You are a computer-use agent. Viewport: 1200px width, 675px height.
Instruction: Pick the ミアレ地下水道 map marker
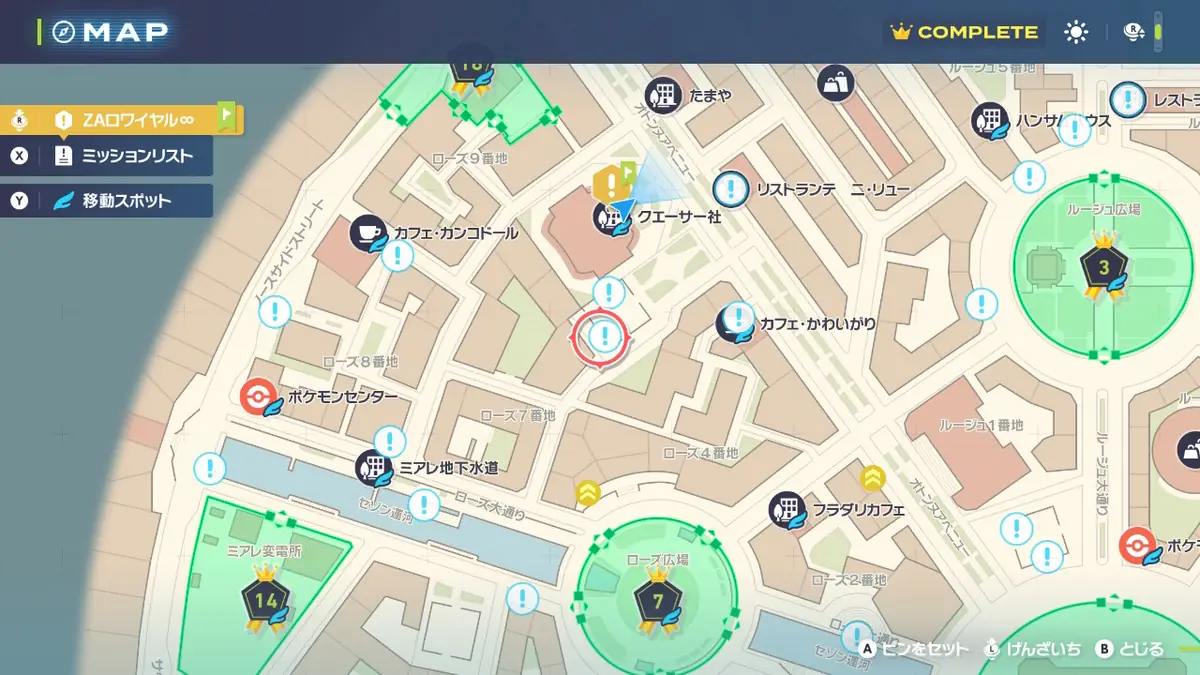(x=374, y=467)
